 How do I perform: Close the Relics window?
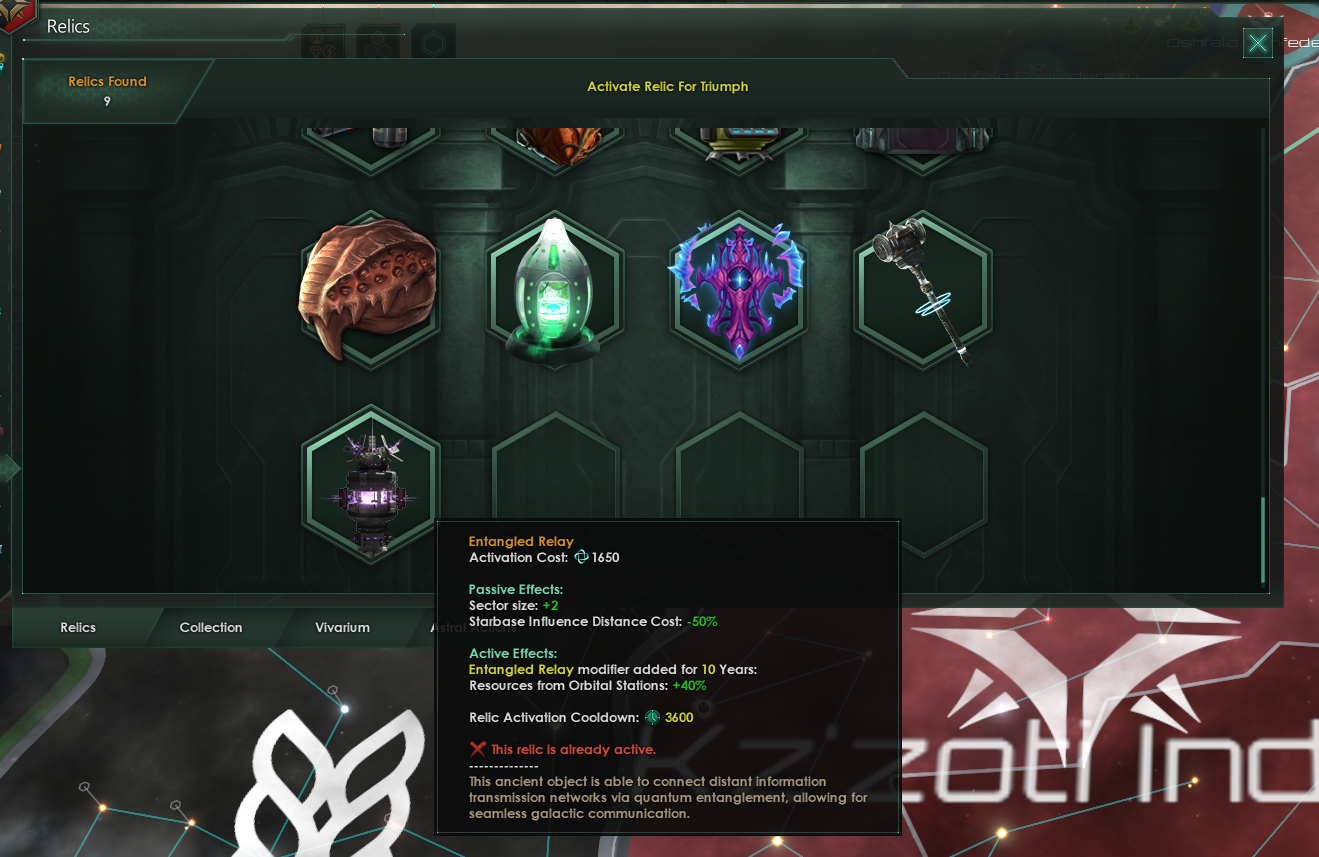(x=1258, y=43)
